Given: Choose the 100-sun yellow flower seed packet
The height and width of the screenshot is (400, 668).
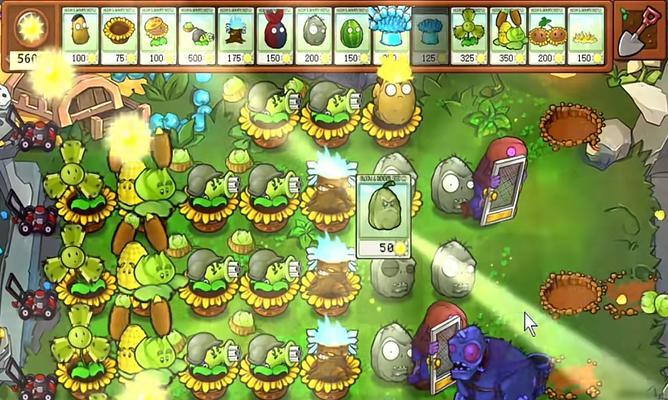Looking at the screenshot, I should pyautogui.click(x=159, y=36).
